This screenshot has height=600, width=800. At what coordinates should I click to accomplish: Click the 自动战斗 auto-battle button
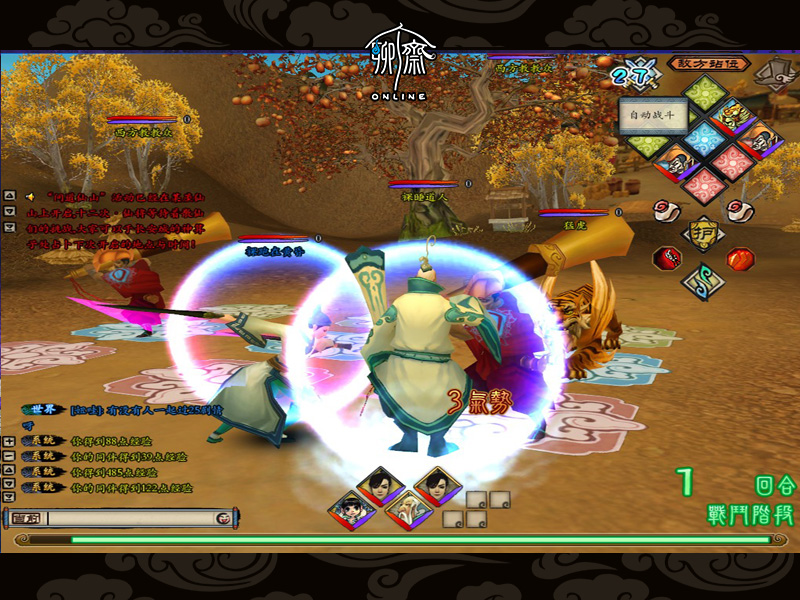pyautogui.click(x=651, y=115)
